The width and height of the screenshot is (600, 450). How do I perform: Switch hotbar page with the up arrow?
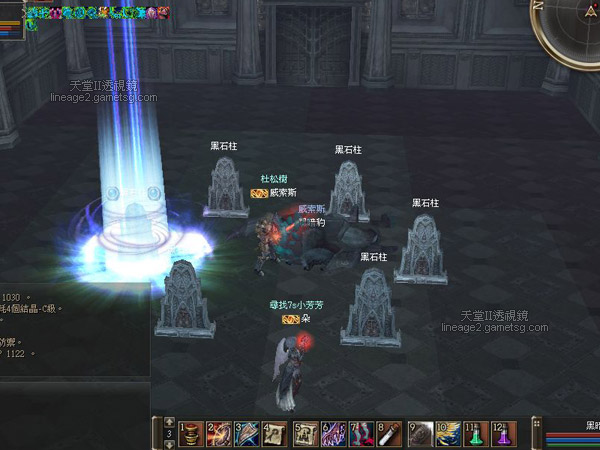pyautogui.click(x=169, y=423)
